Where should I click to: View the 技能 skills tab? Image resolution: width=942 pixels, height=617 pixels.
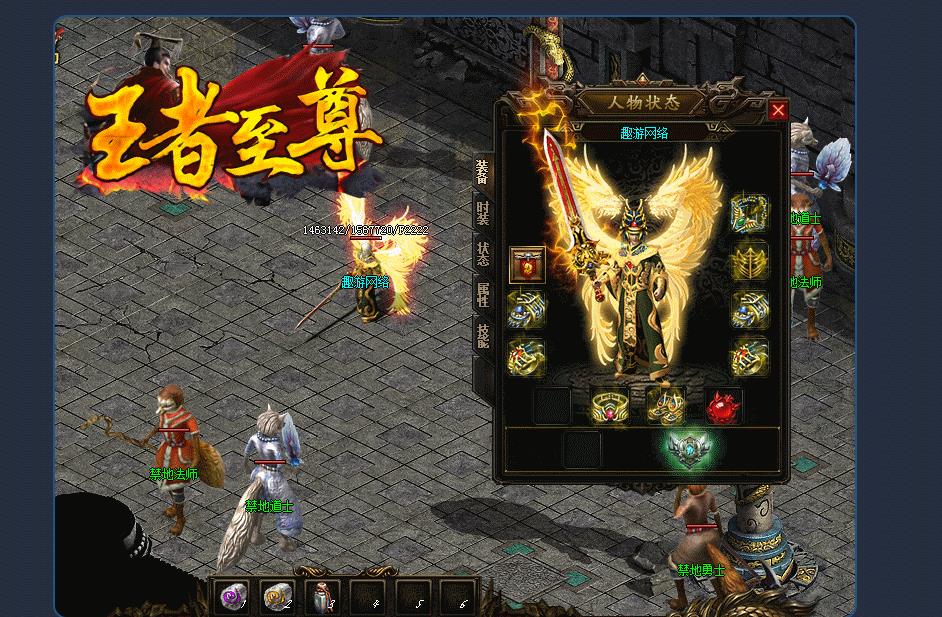(x=483, y=335)
